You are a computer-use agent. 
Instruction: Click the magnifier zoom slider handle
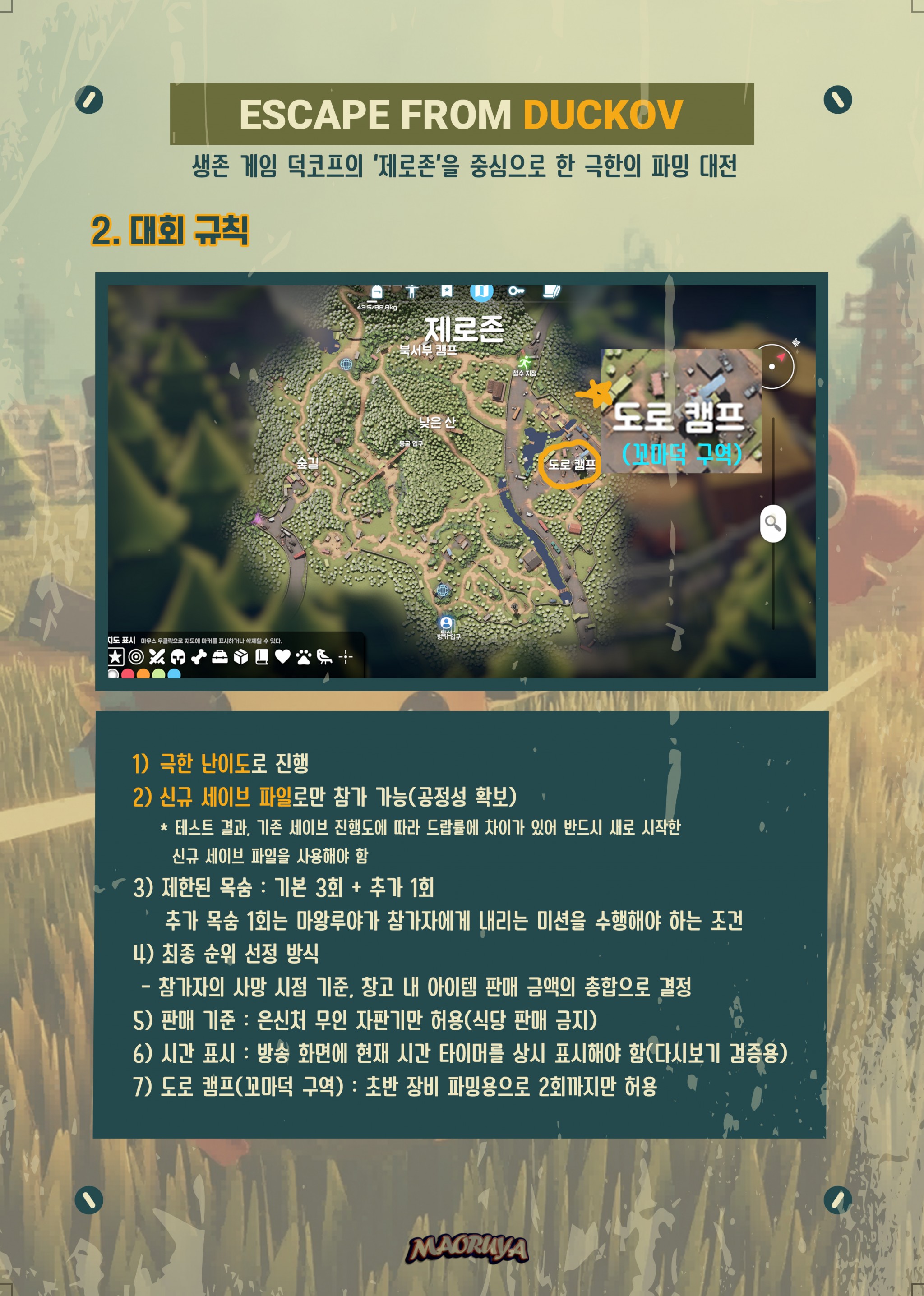[x=773, y=523]
